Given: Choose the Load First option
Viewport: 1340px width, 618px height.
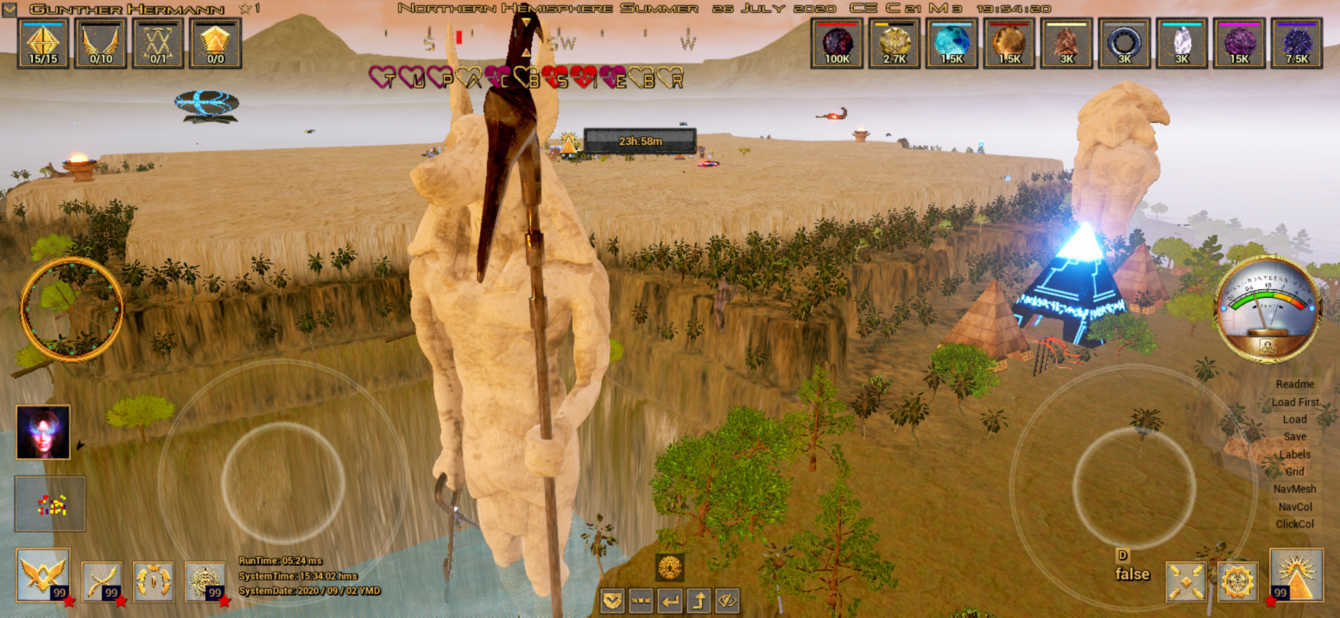Looking at the screenshot, I should coord(1295,402).
